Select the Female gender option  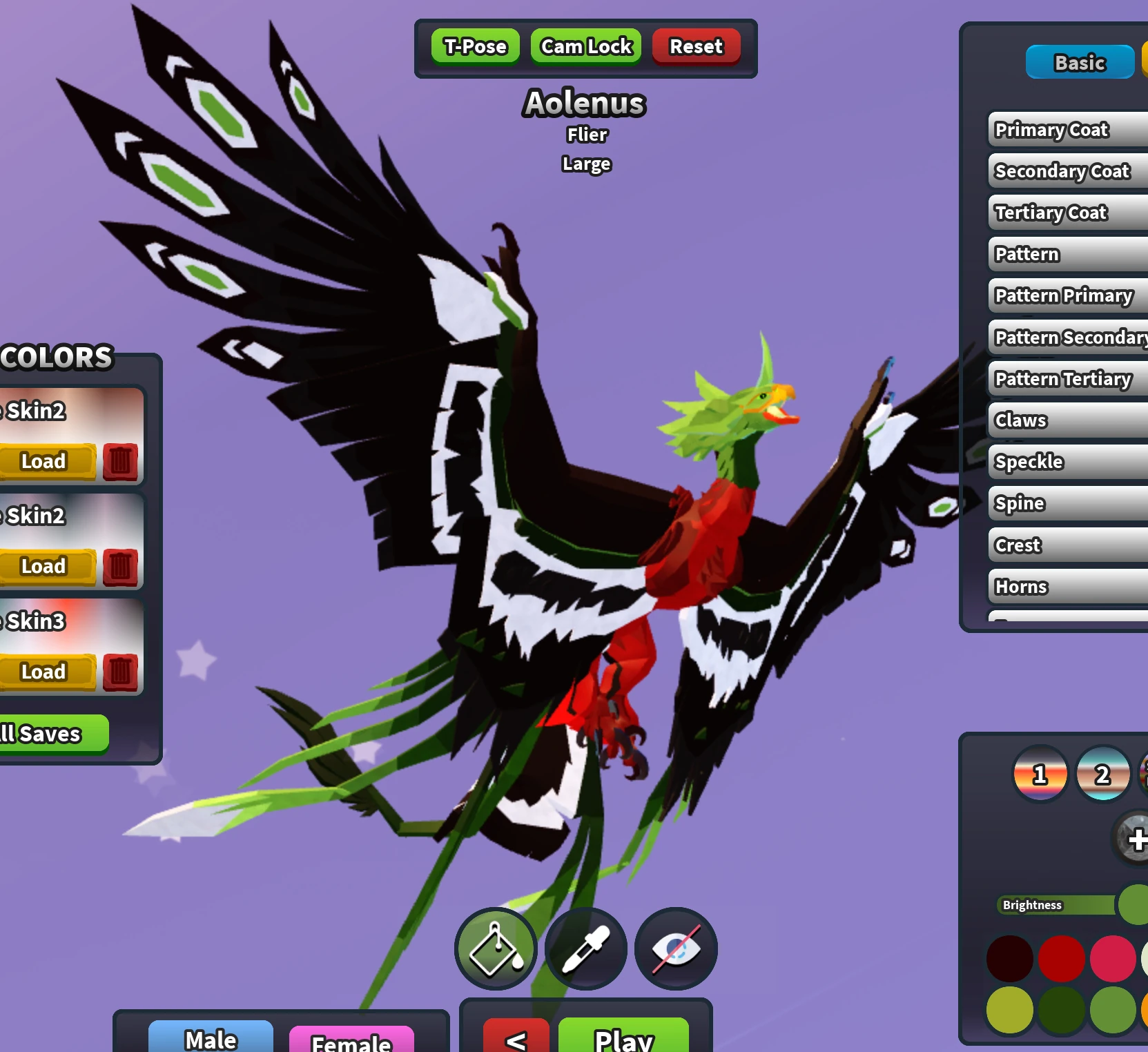pyautogui.click(x=351, y=1042)
